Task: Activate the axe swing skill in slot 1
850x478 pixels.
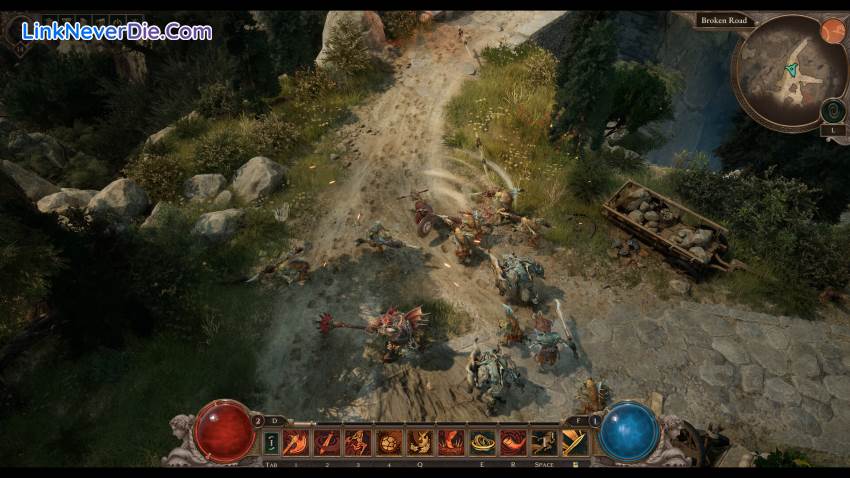Action: (296, 441)
